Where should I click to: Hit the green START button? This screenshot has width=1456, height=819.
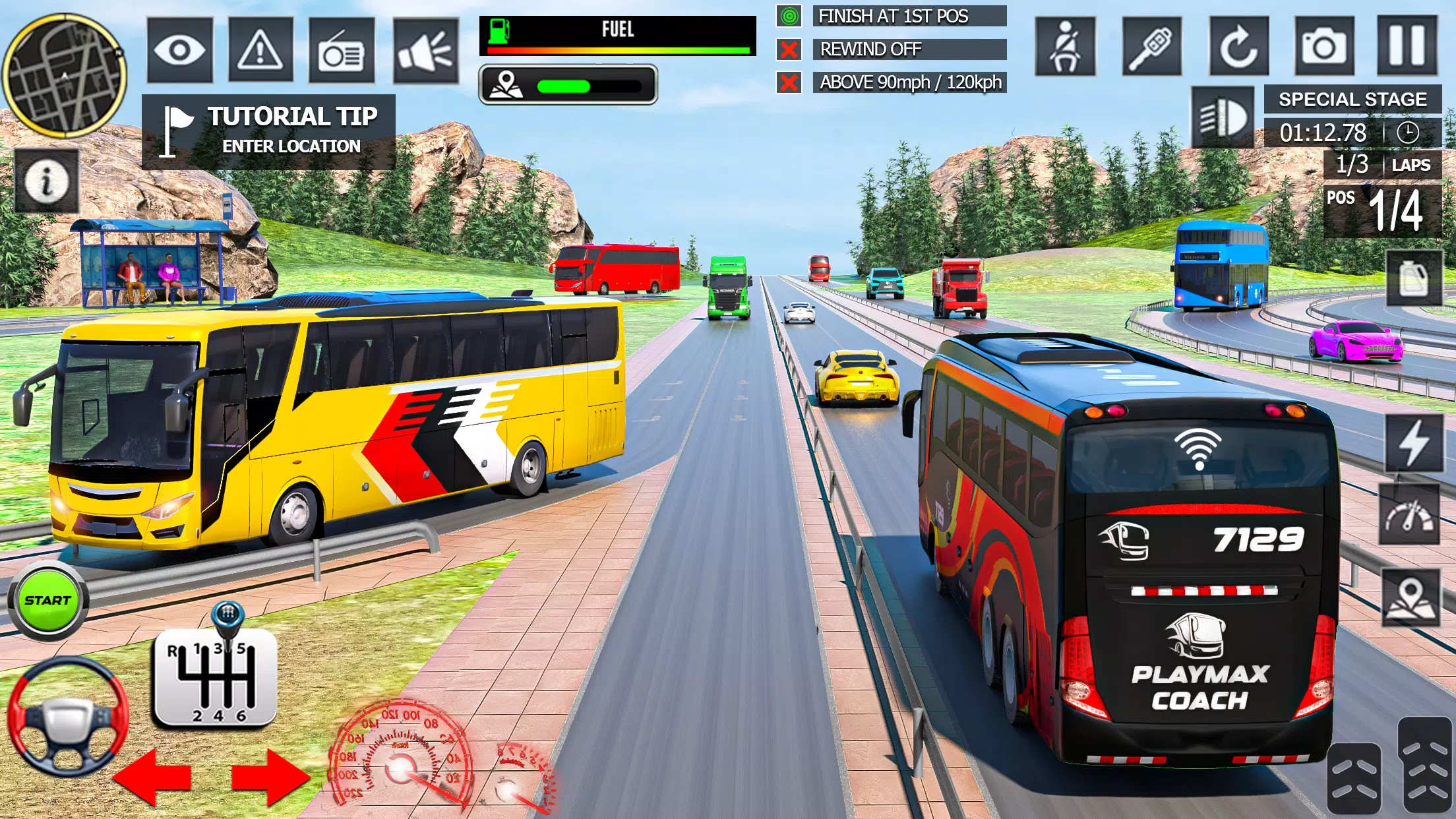pos(47,601)
